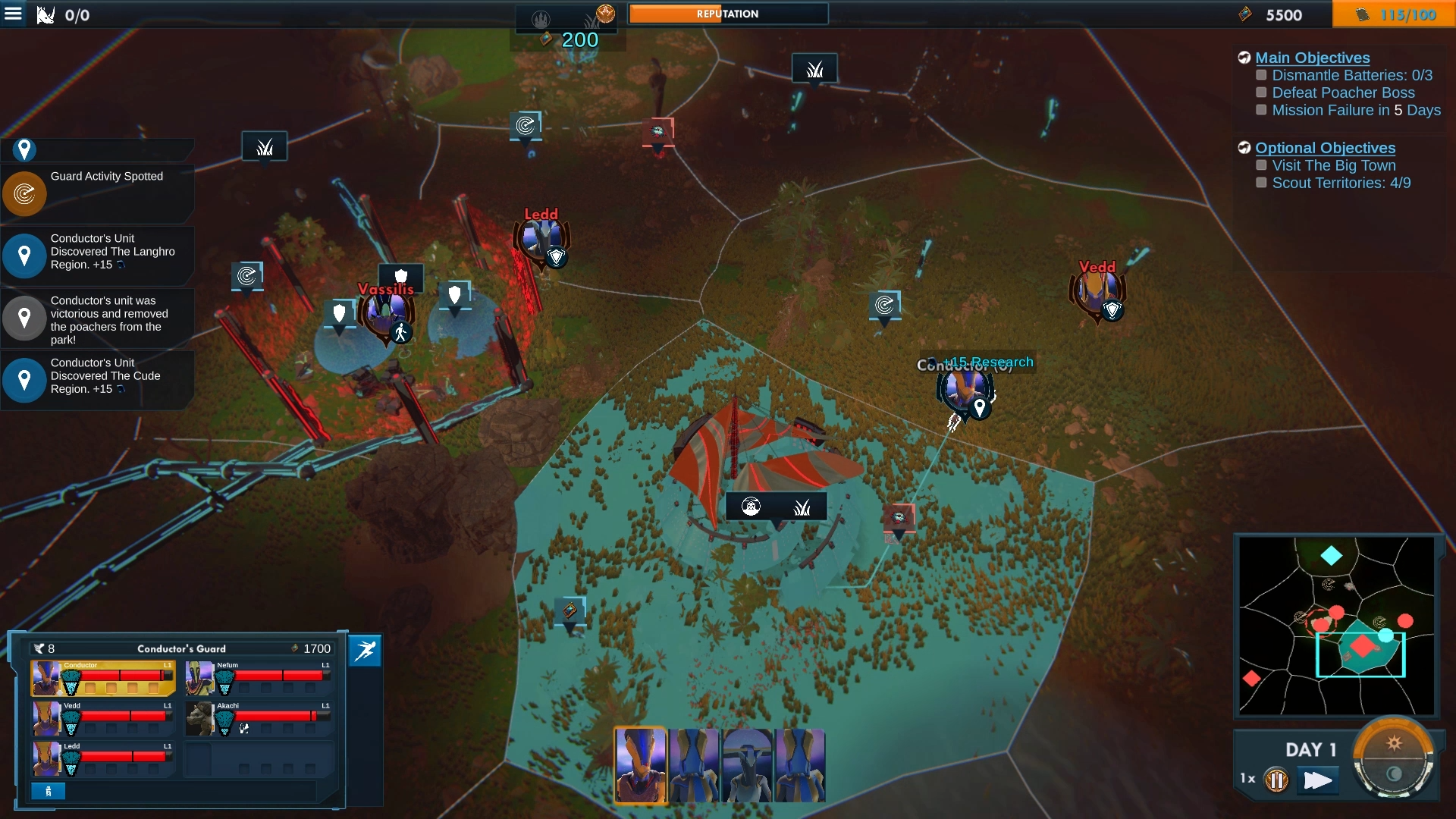Activate fast-forward time speed

pyautogui.click(x=1317, y=780)
